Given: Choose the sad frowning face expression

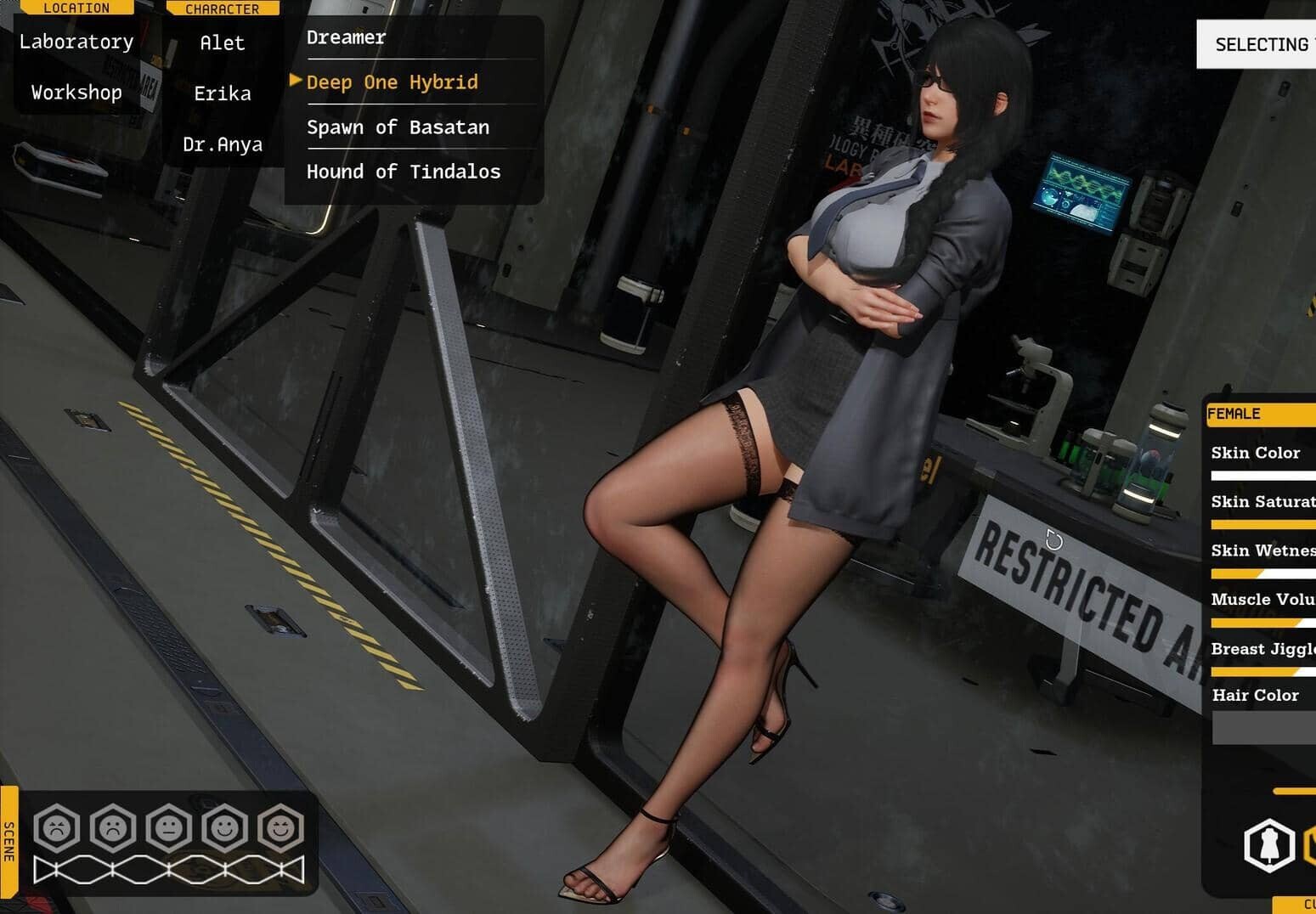Looking at the screenshot, I should click(113, 827).
